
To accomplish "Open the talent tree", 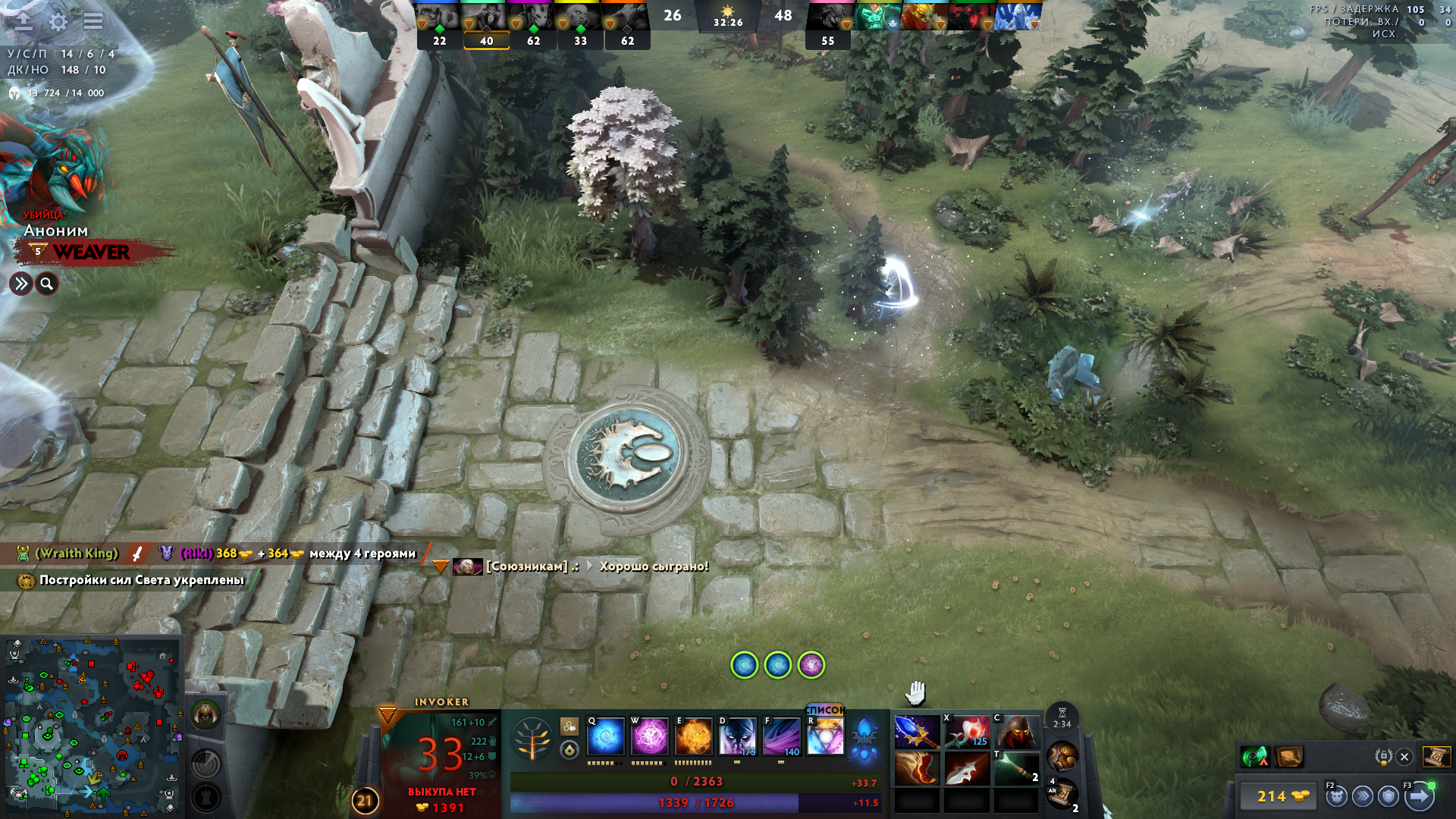I will click(532, 739).
